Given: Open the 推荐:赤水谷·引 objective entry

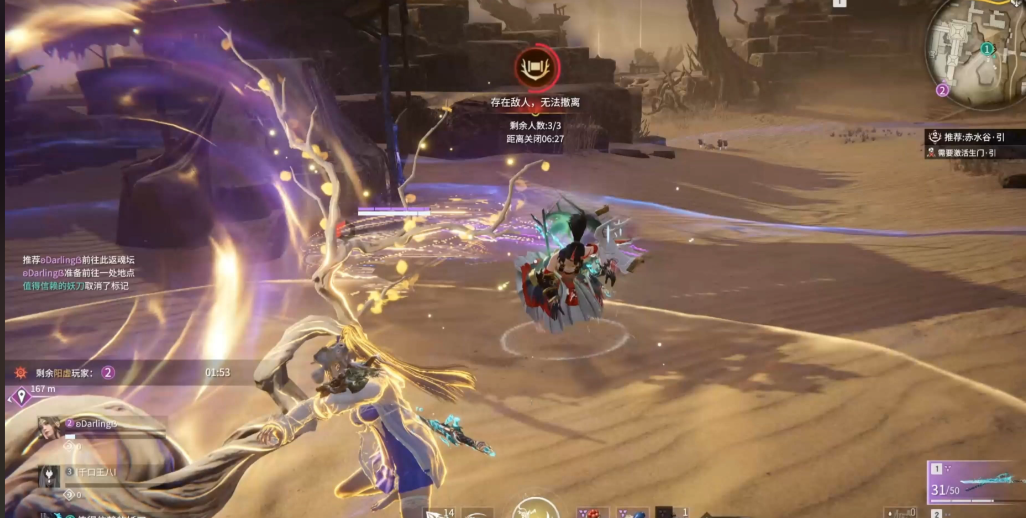Looking at the screenshot, I should (x=974, y=137).
